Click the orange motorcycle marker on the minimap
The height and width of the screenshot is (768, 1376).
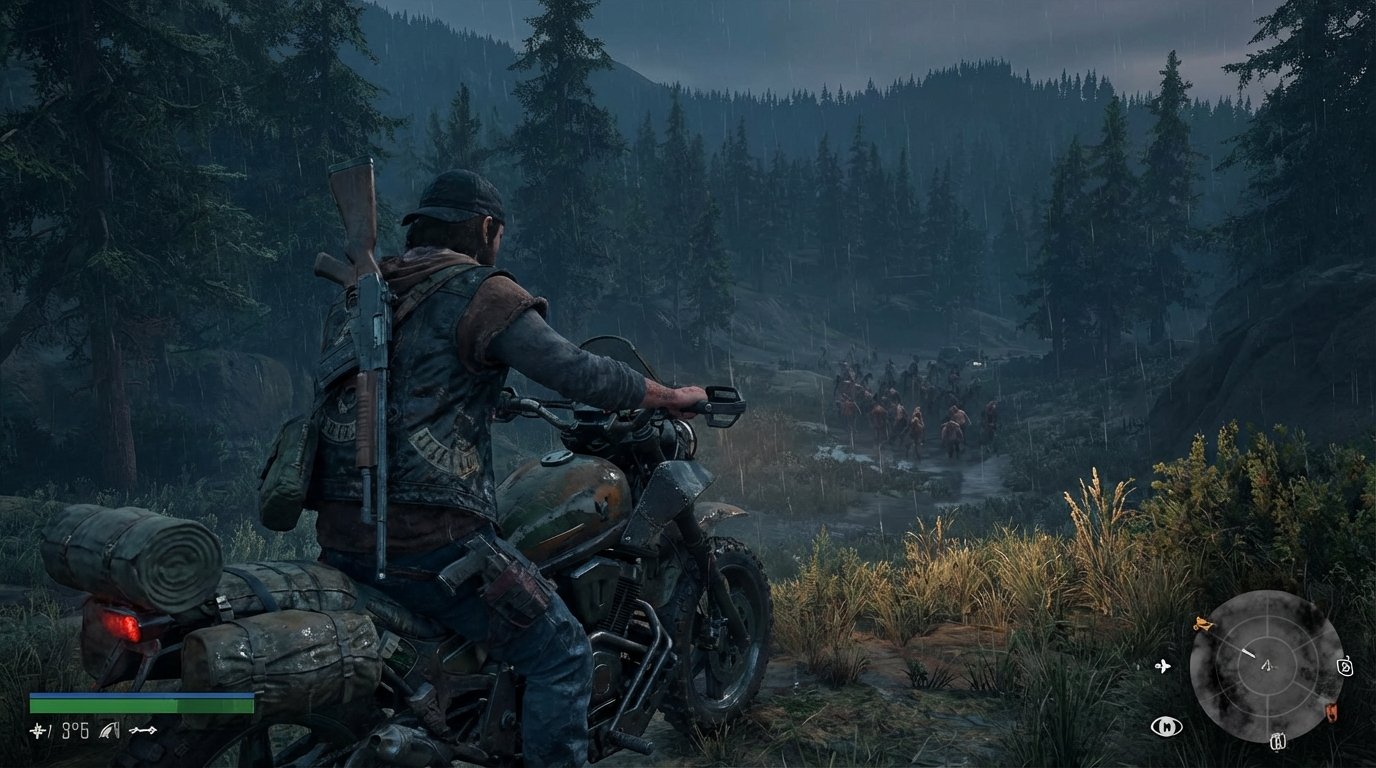tap(1204, 624)
